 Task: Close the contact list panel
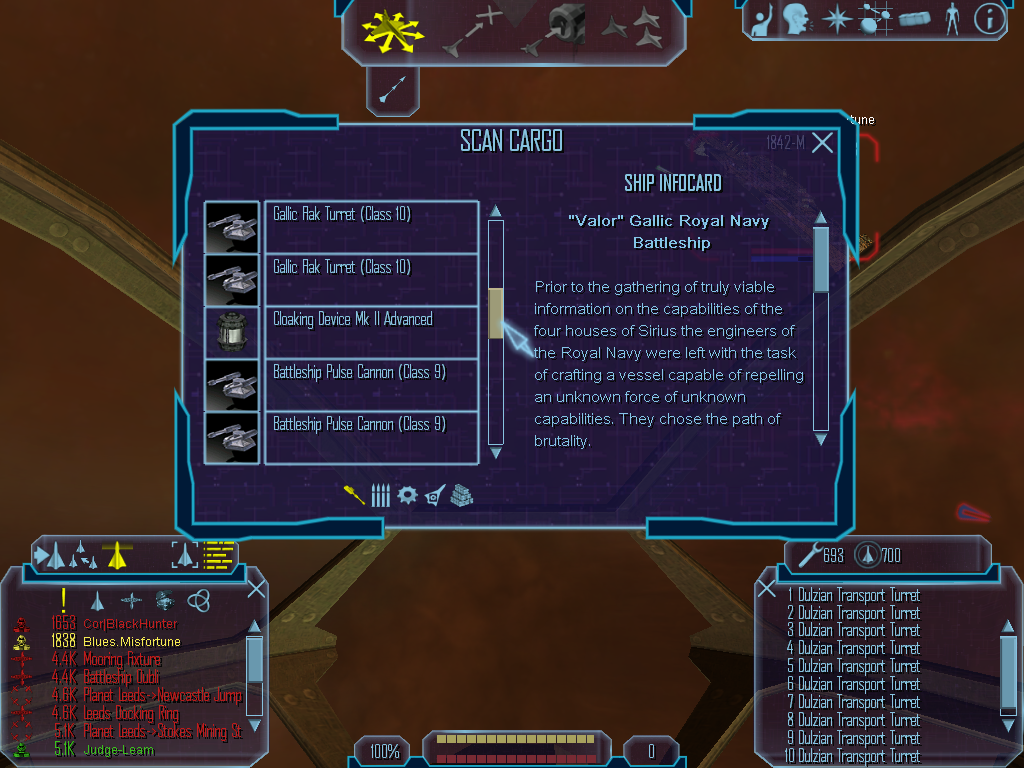click(256, 589)
